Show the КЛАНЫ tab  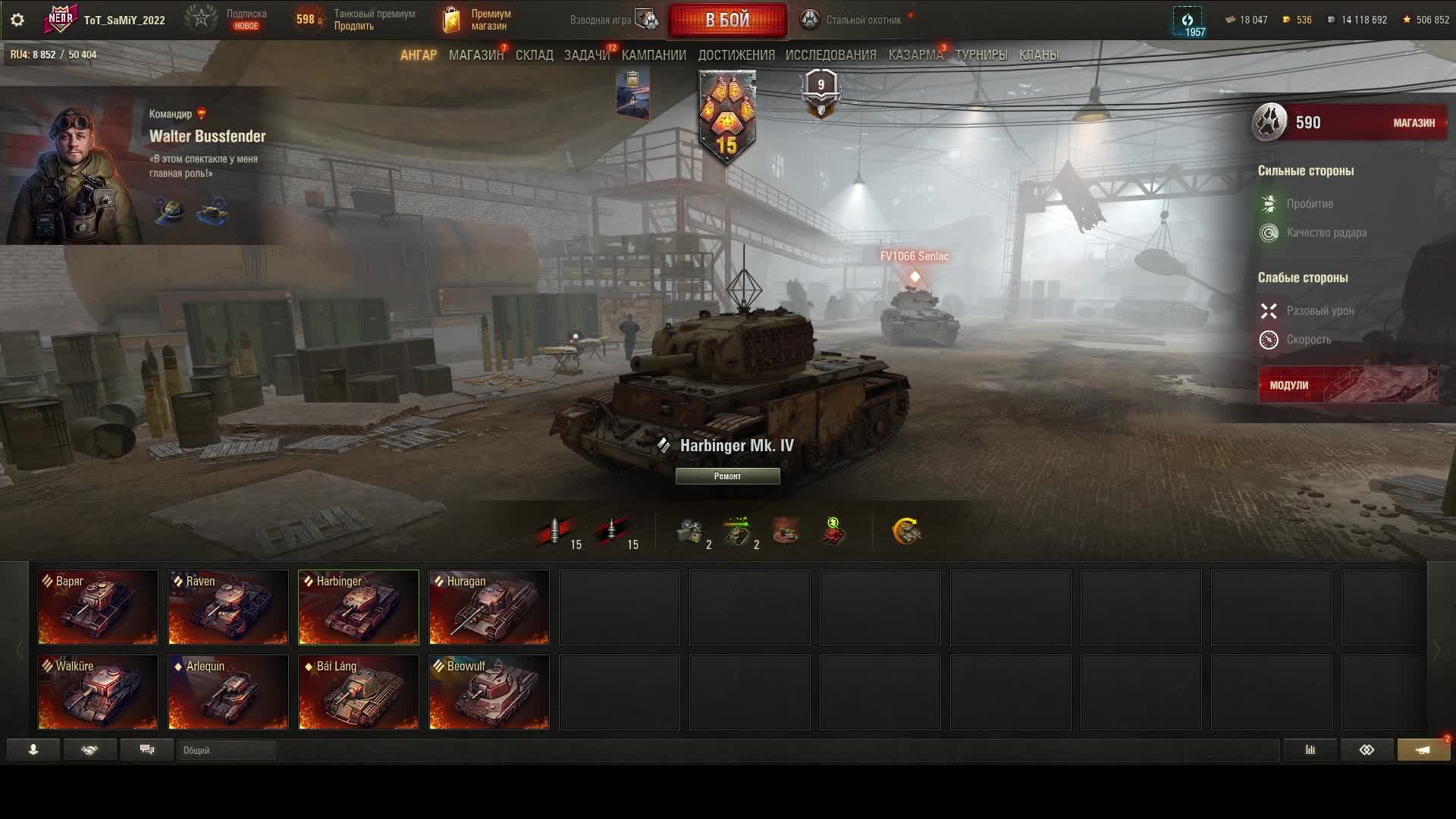(1038, 55)
